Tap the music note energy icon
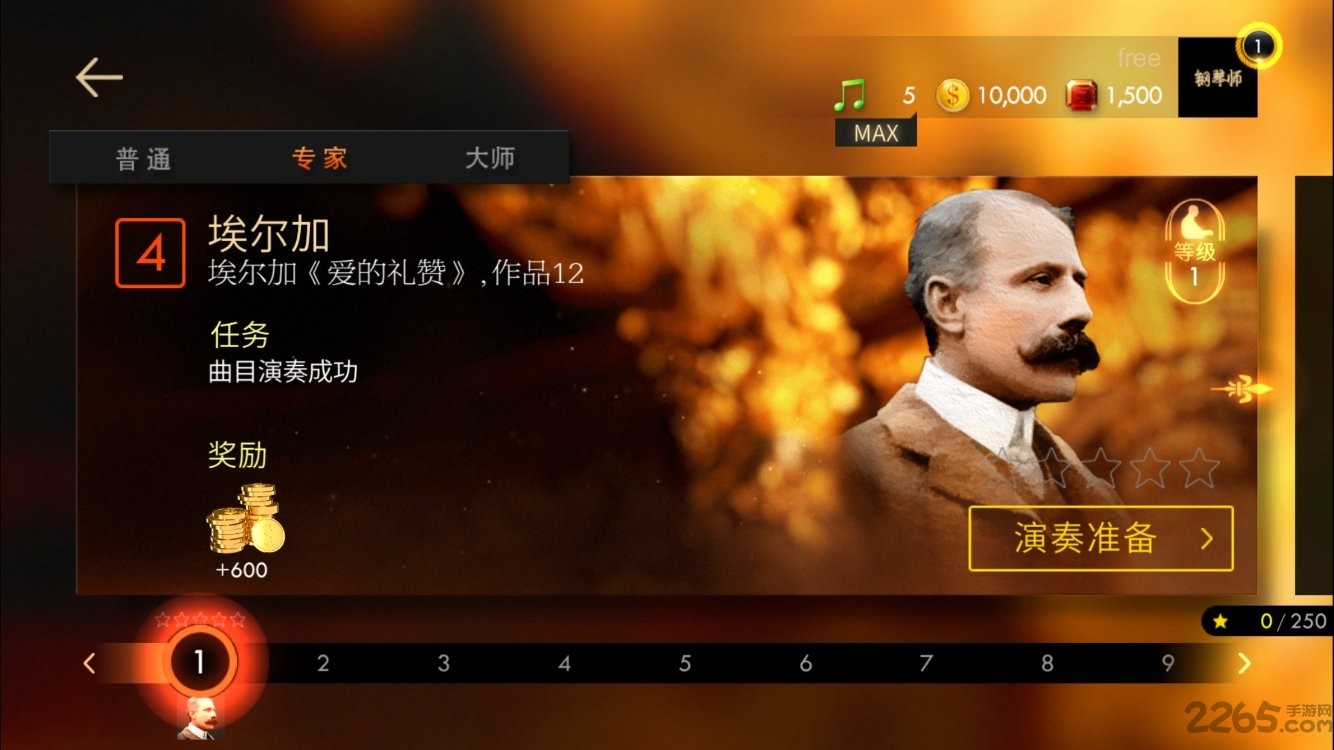Screen dimensions: 1334x750 coord(849,93)
